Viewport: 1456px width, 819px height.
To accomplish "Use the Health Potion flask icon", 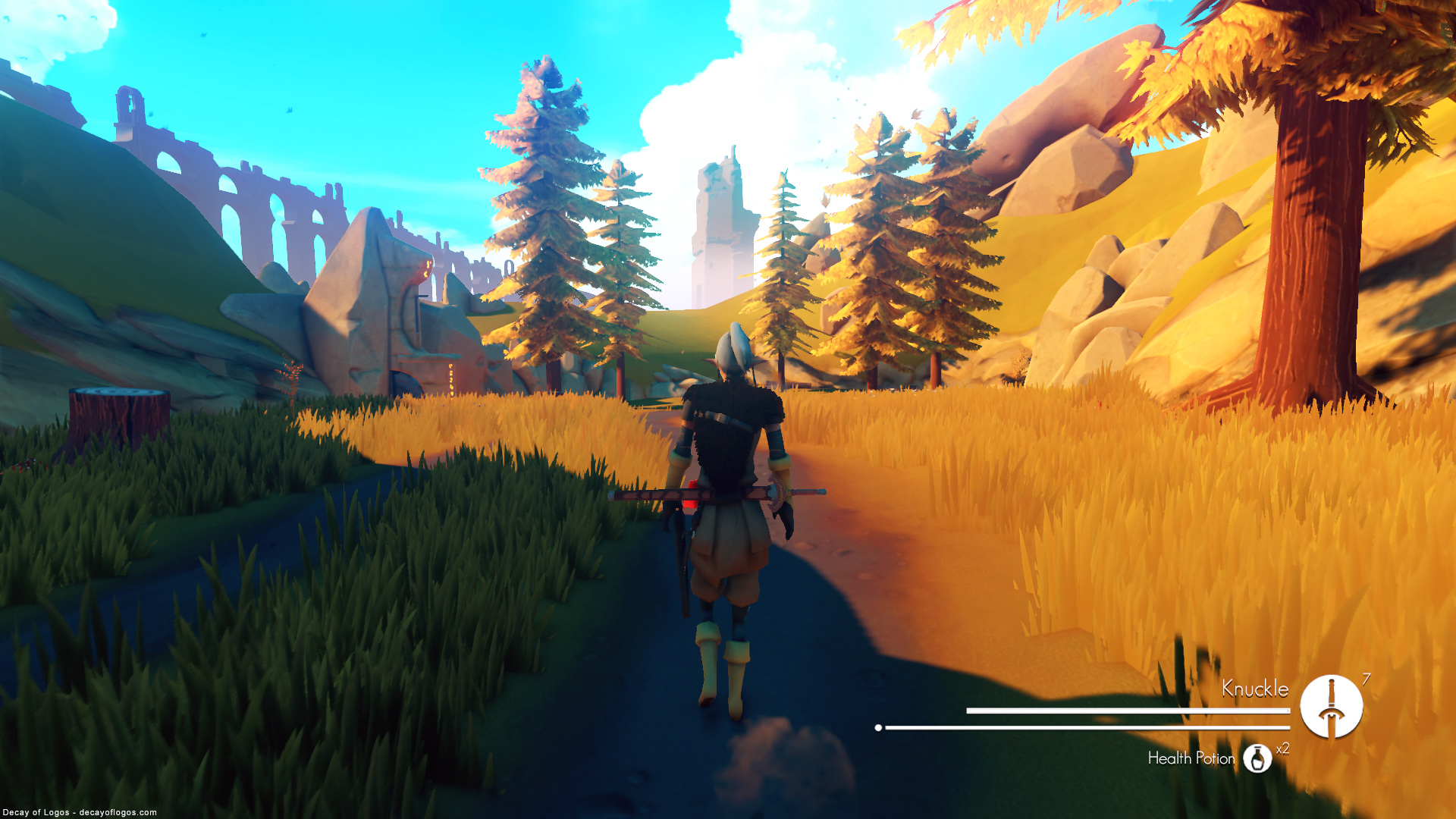I will point(1257,758).
